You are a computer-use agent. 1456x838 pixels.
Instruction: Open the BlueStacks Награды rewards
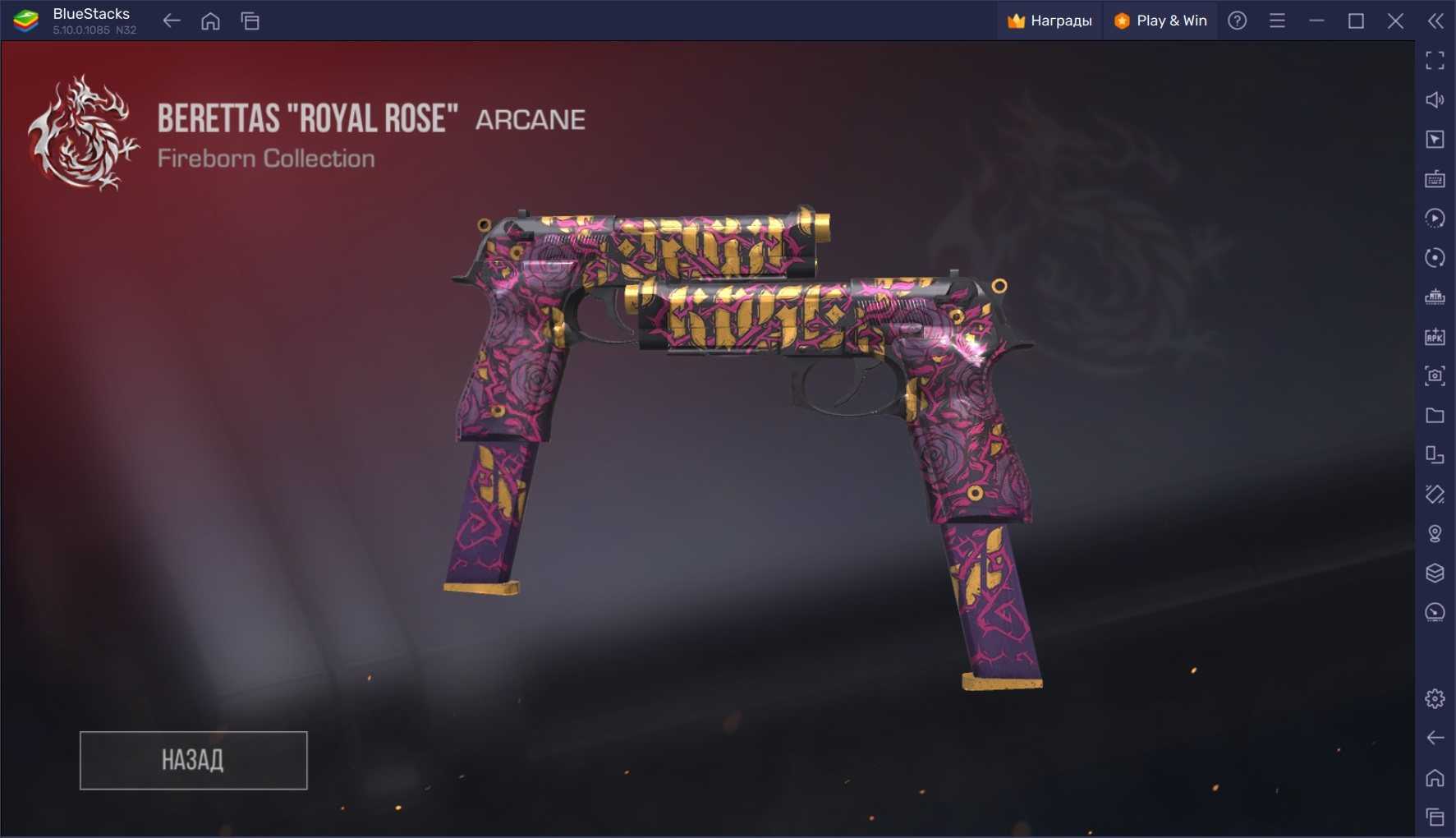click(x=1050, y=21)
